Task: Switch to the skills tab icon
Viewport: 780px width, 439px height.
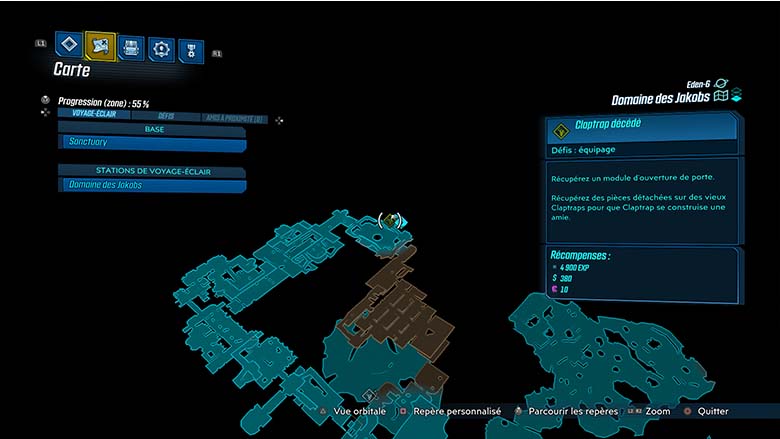Action: (161, 48)
